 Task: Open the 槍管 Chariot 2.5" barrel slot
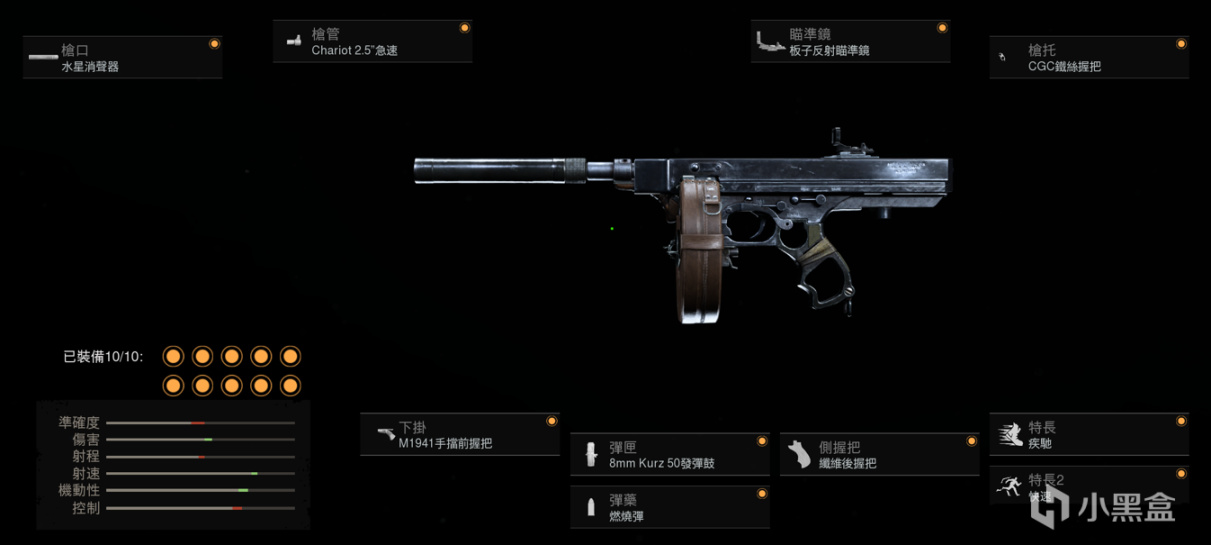[372, 42]
